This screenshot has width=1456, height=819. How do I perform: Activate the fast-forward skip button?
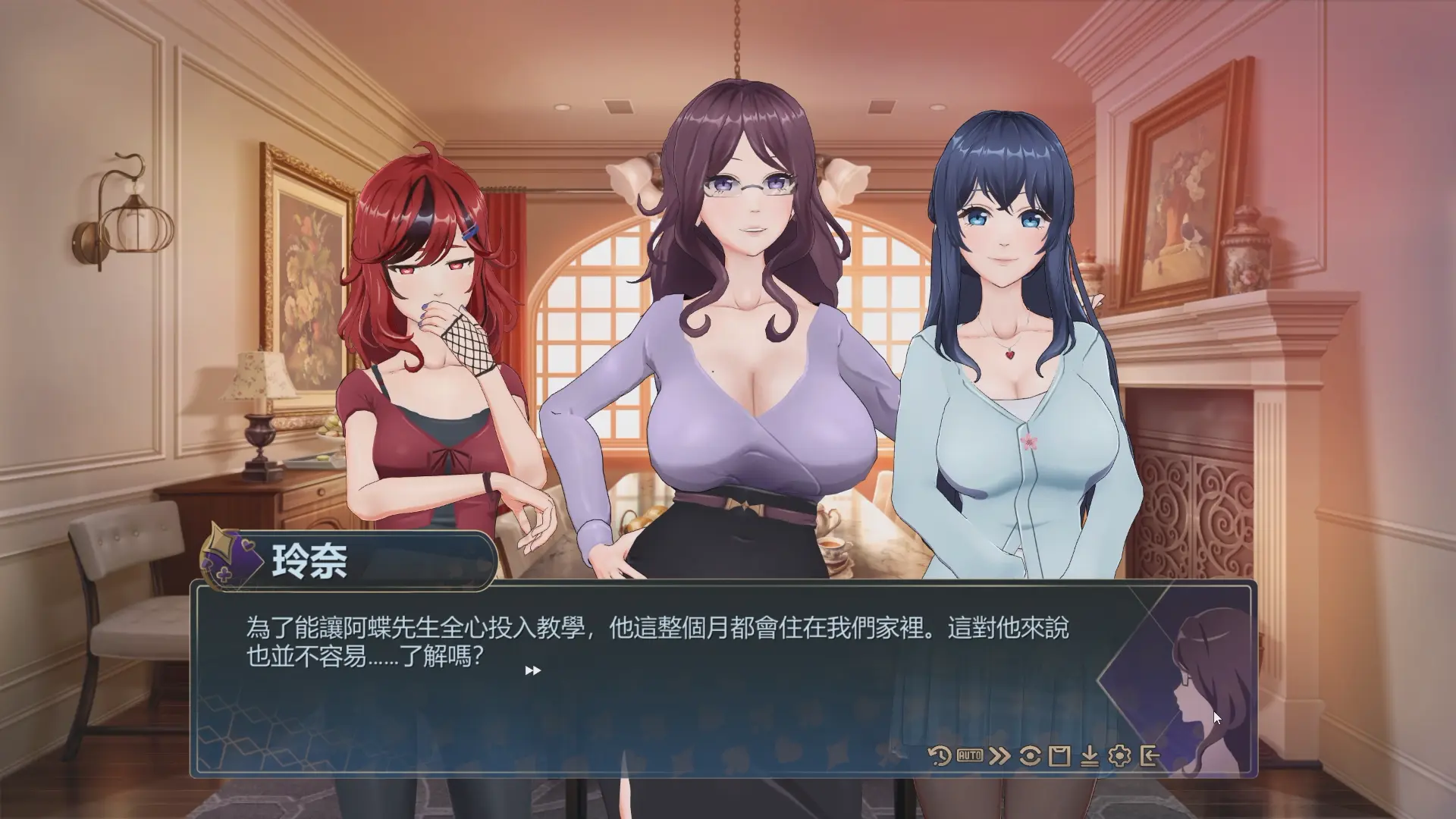999,755
